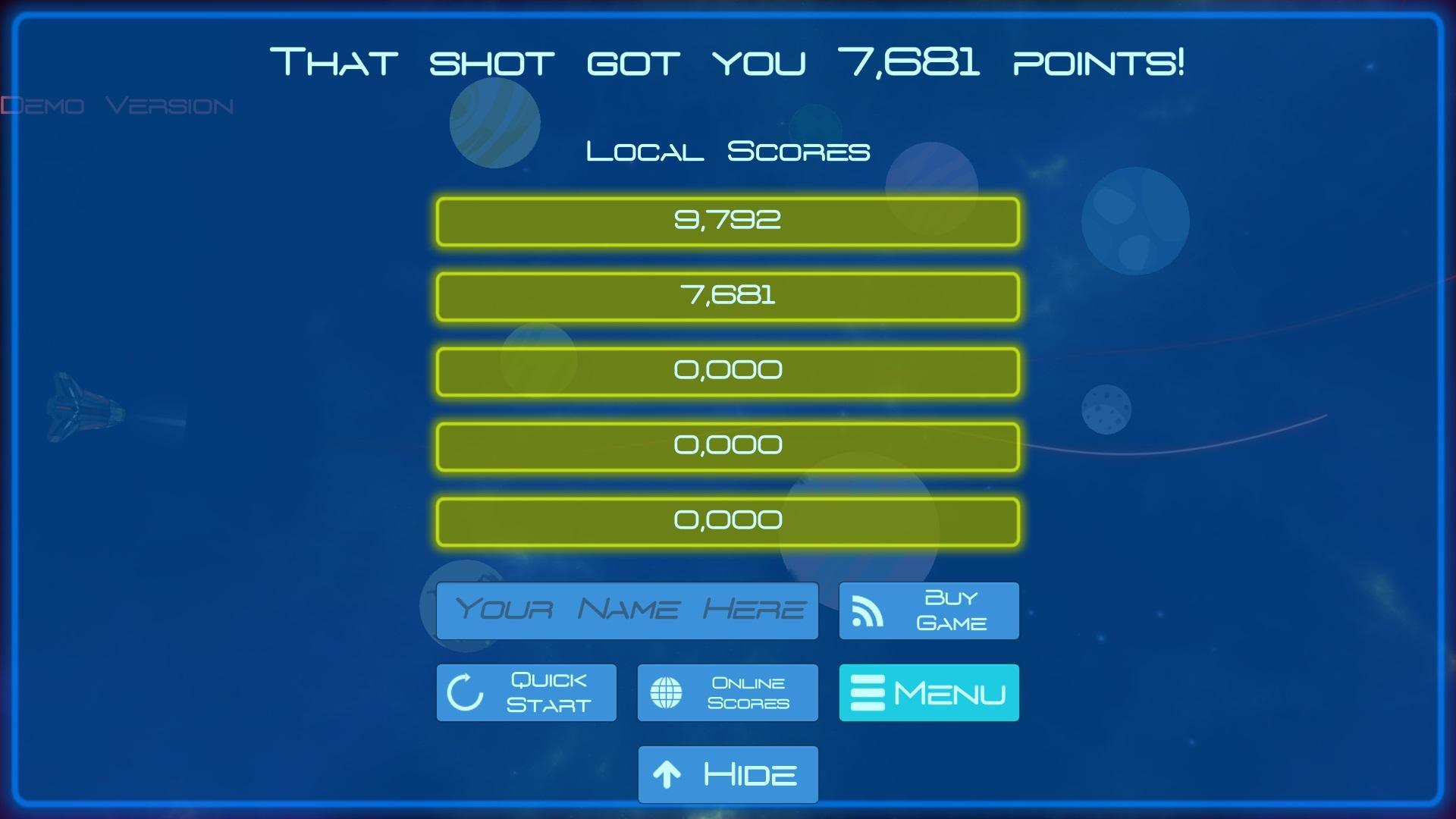Open the Menu
This screenshot has width=1456, height=819.
928,692
